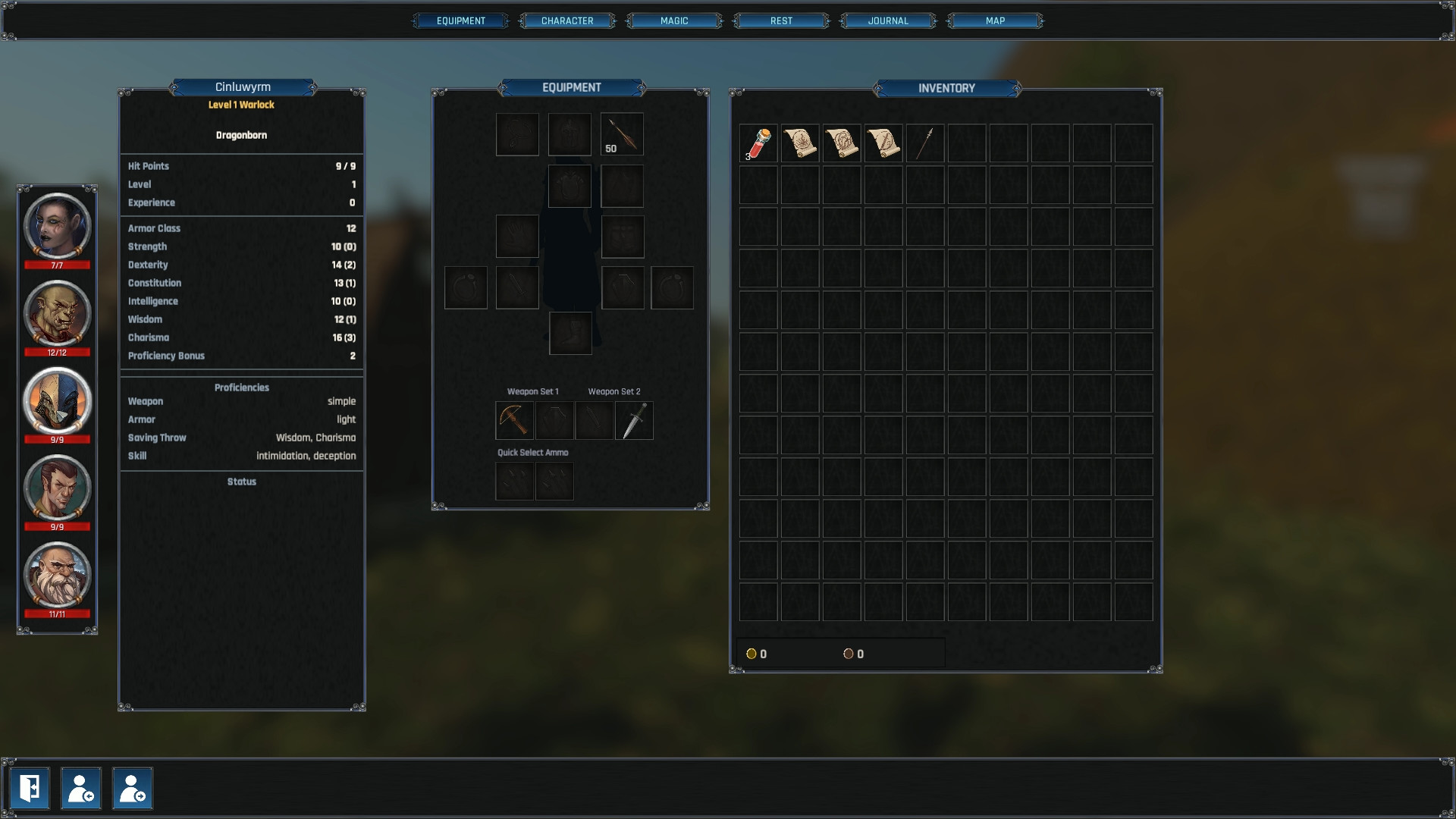The image size is (1456, 819).
Task: Select the crossbow in Weapon Set 1
Action: click(514, 421)
